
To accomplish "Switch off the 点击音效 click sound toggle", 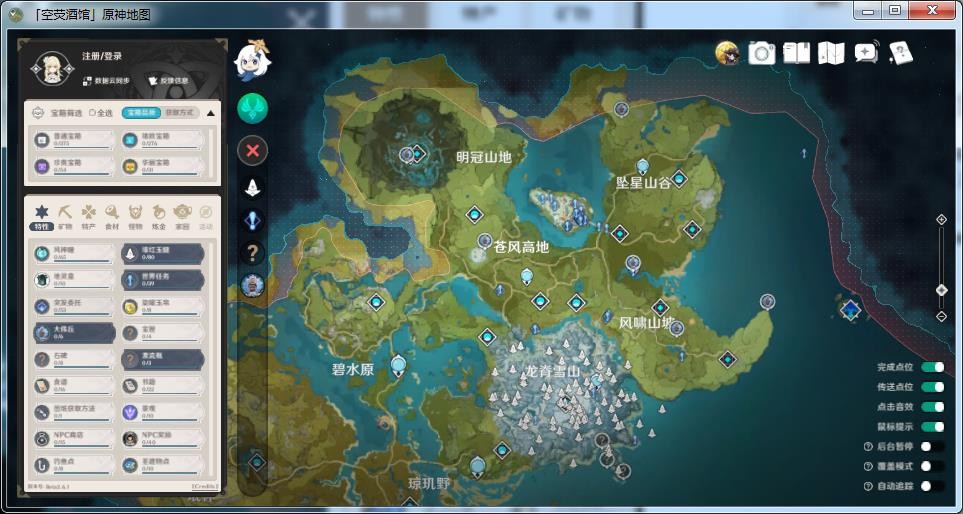I will (x=932, y=407).
